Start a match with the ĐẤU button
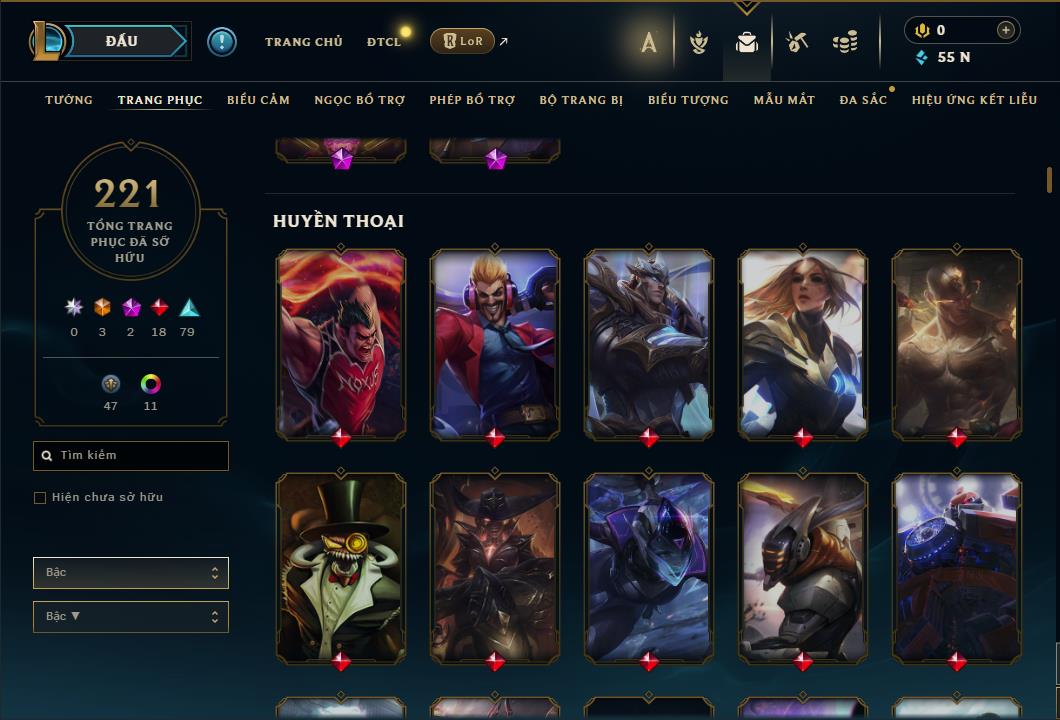Image resolution: width=1060 pixels, height=720 pixels. pos(121,41)
